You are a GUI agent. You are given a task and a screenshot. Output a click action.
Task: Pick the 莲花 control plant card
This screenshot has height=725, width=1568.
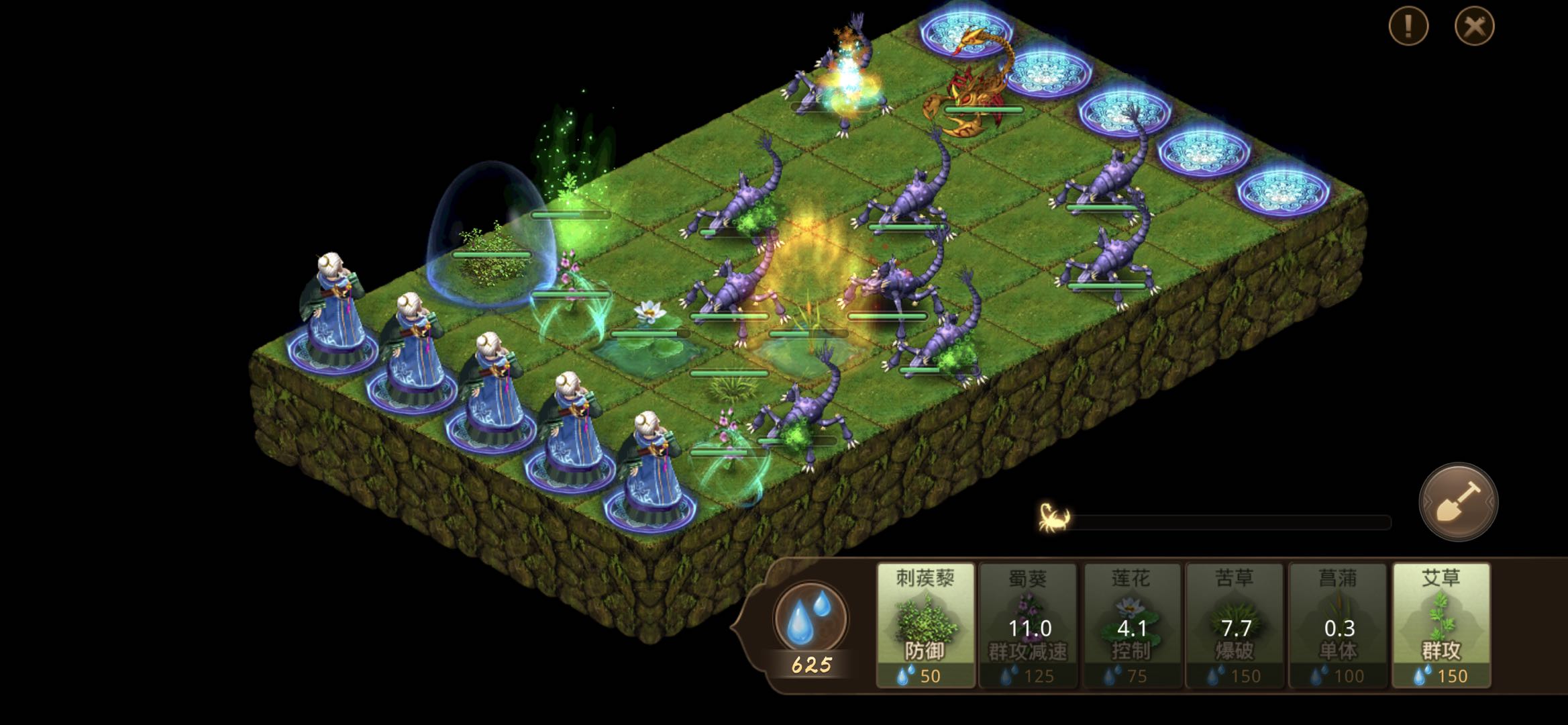1131,625
